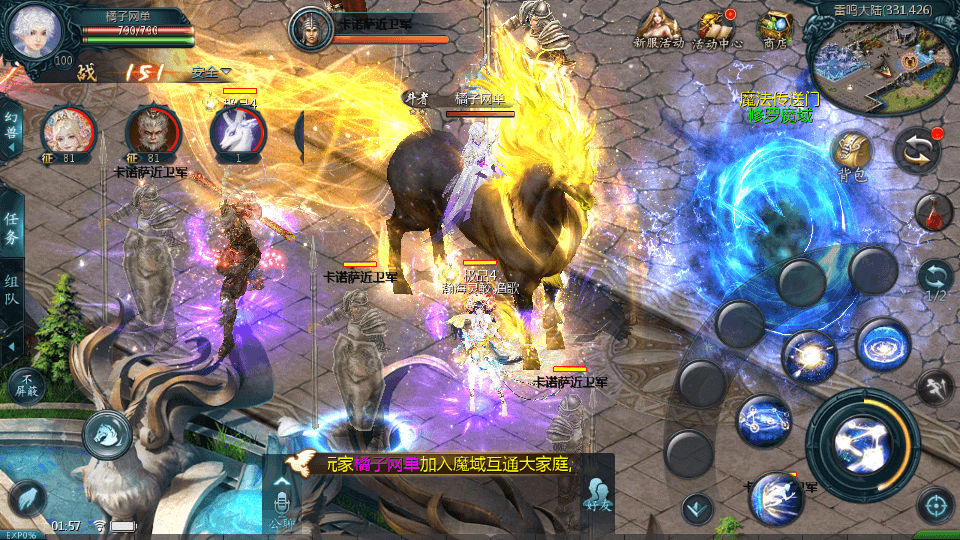Open the 幻兽 pet panel tab
Image resolution: width=960 pixels, height=540 pixels.
click(11, 129)
